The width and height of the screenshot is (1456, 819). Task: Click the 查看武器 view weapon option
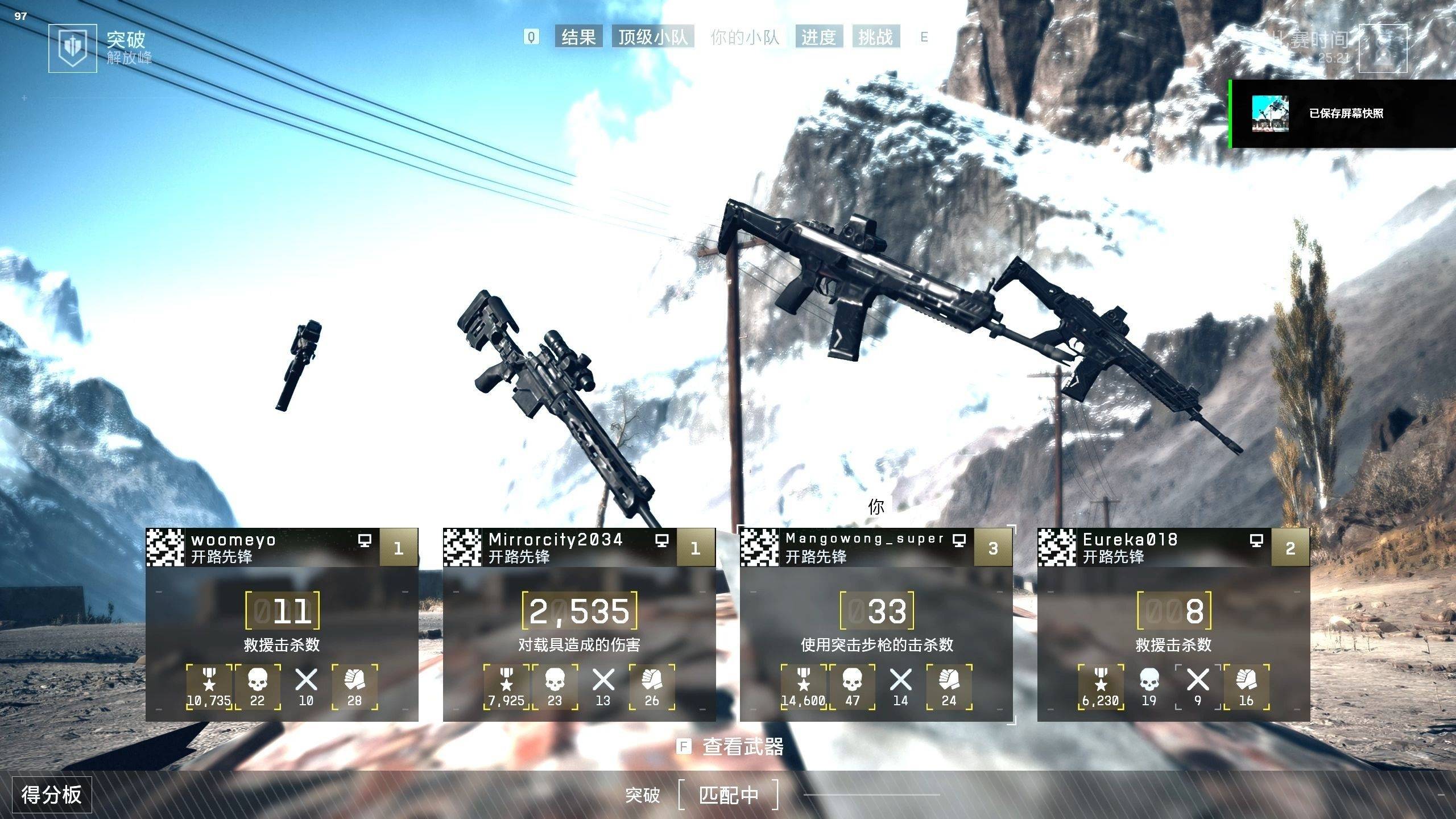742,746
